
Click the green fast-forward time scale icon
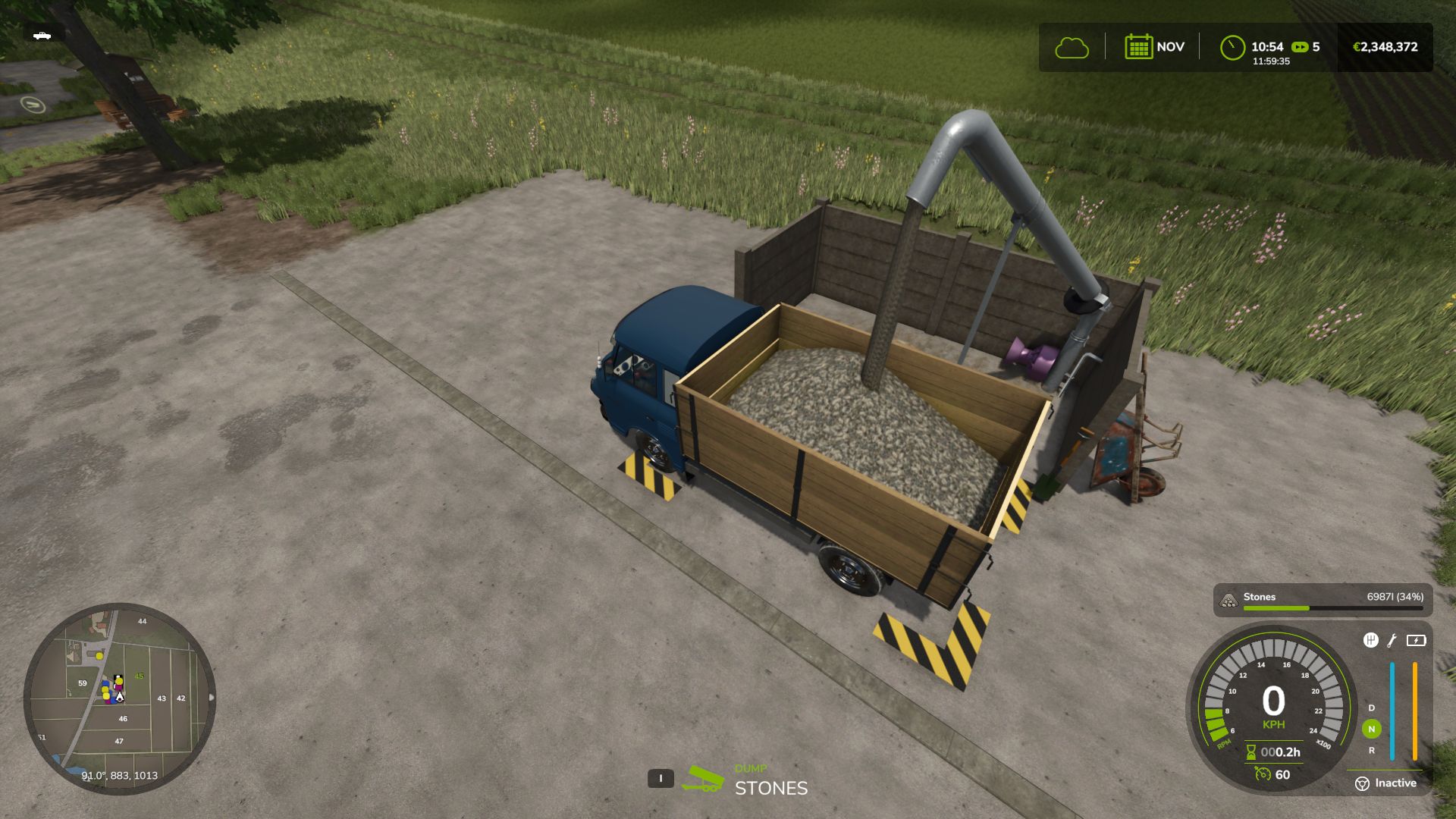tap(1300, 47)
